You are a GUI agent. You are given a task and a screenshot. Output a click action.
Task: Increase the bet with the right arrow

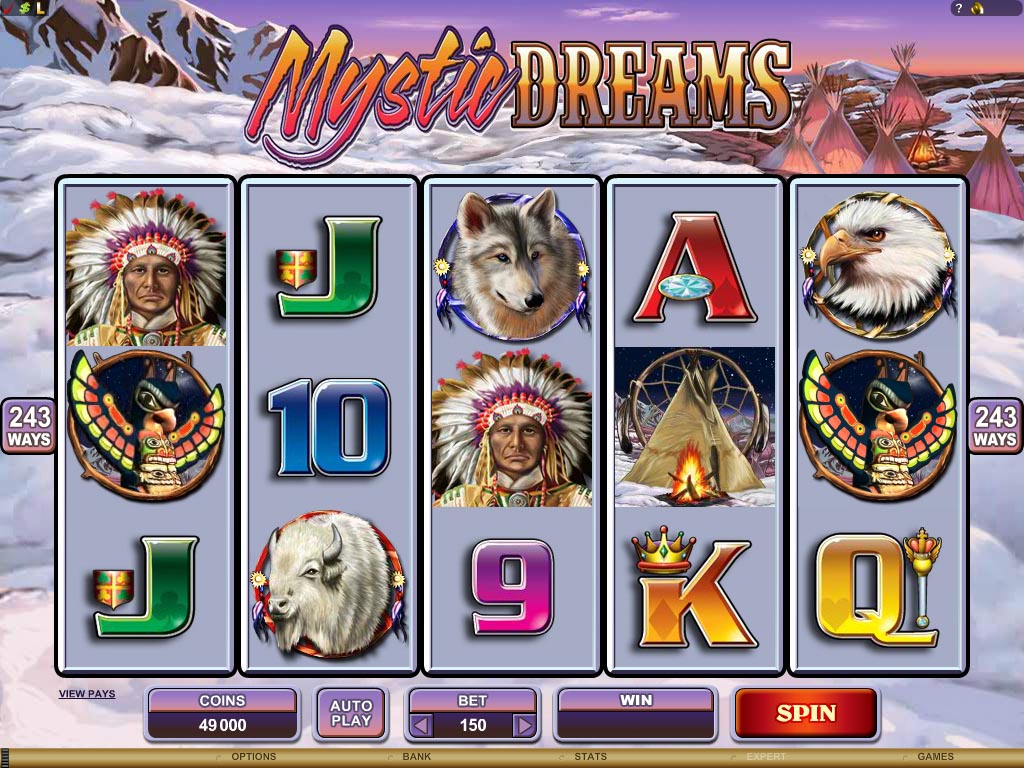(524, 725)
